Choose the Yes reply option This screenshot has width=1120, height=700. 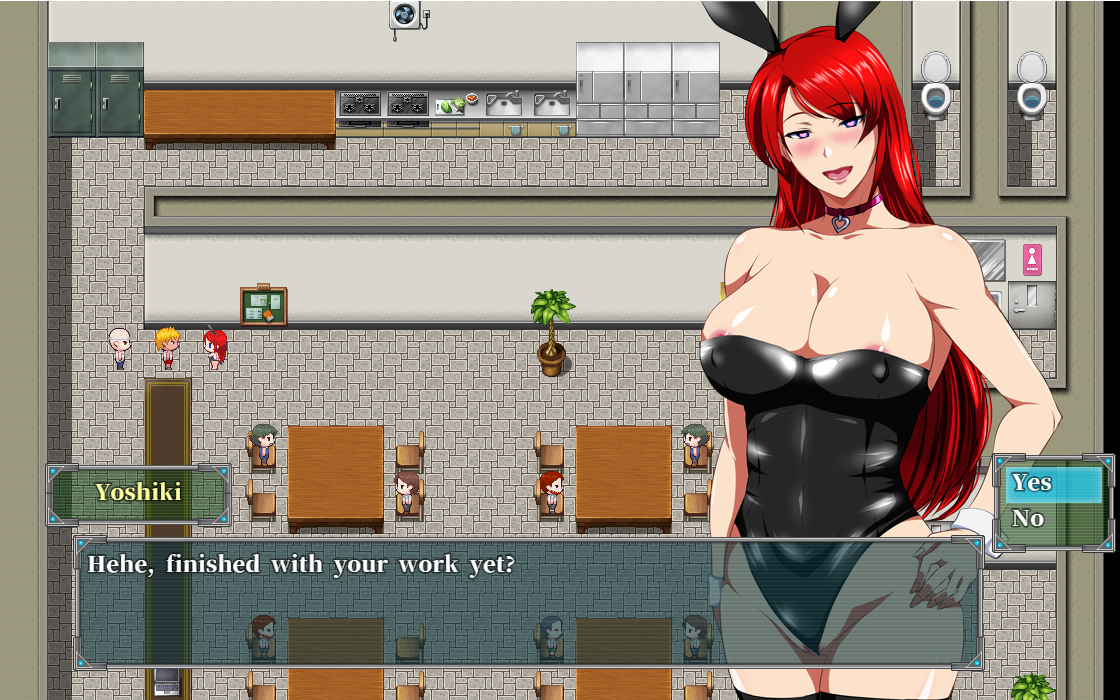click(1052, 484)
